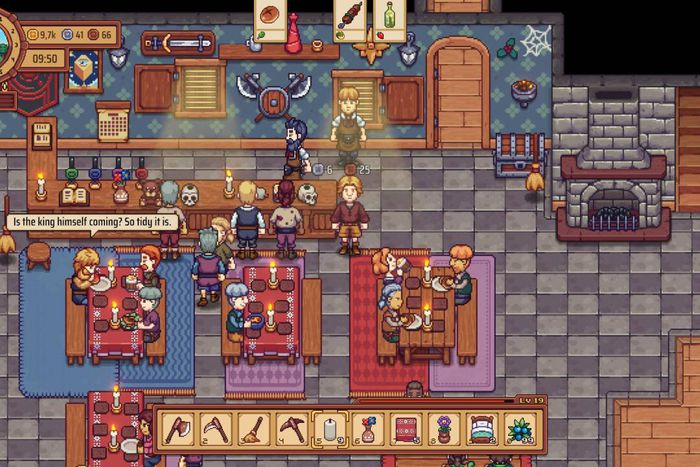The image size is (700, 467).
Task: Pick the bed furniture slot
Action: click(x=482, y=430)
